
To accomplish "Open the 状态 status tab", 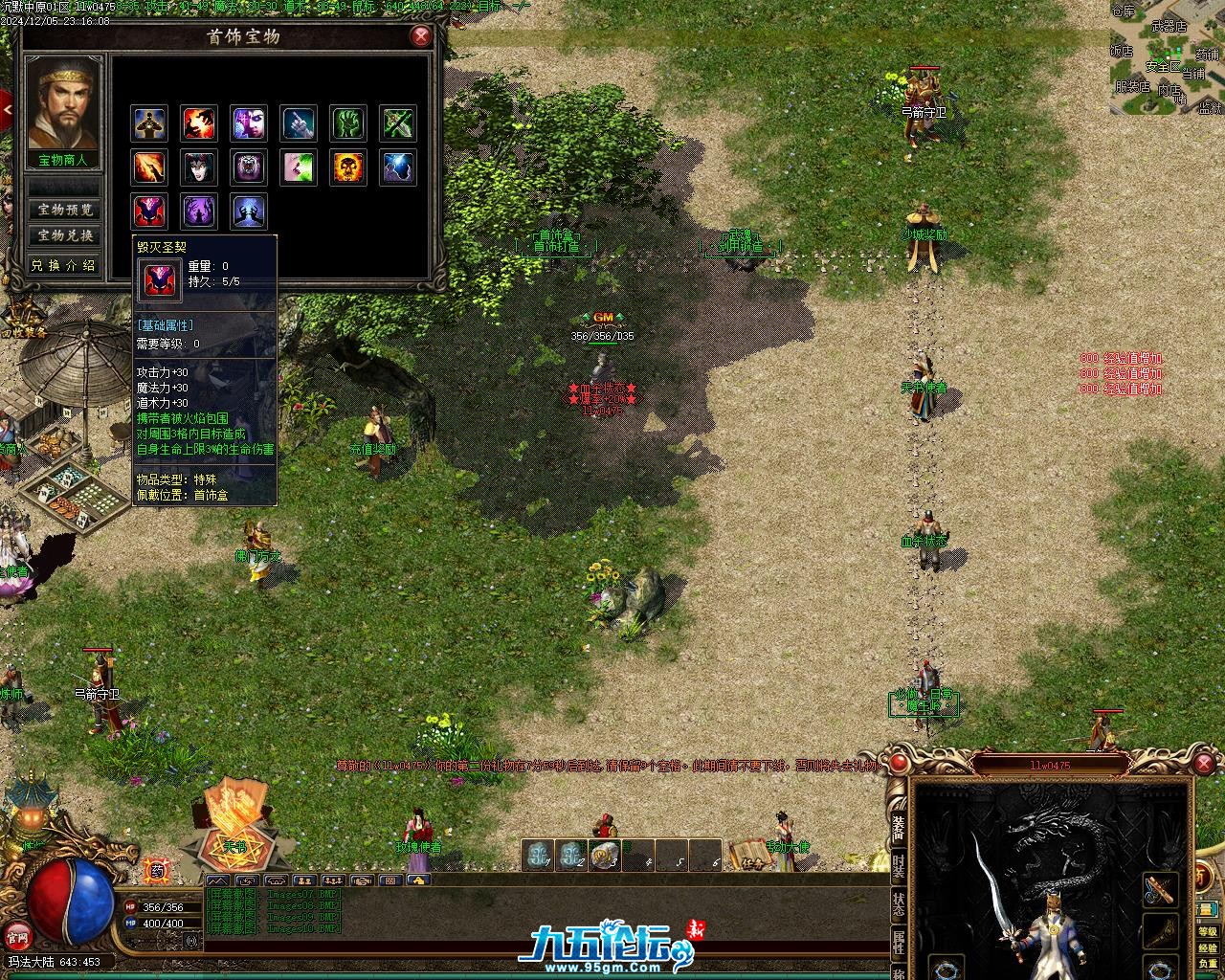I will click(x=899, y=904).
